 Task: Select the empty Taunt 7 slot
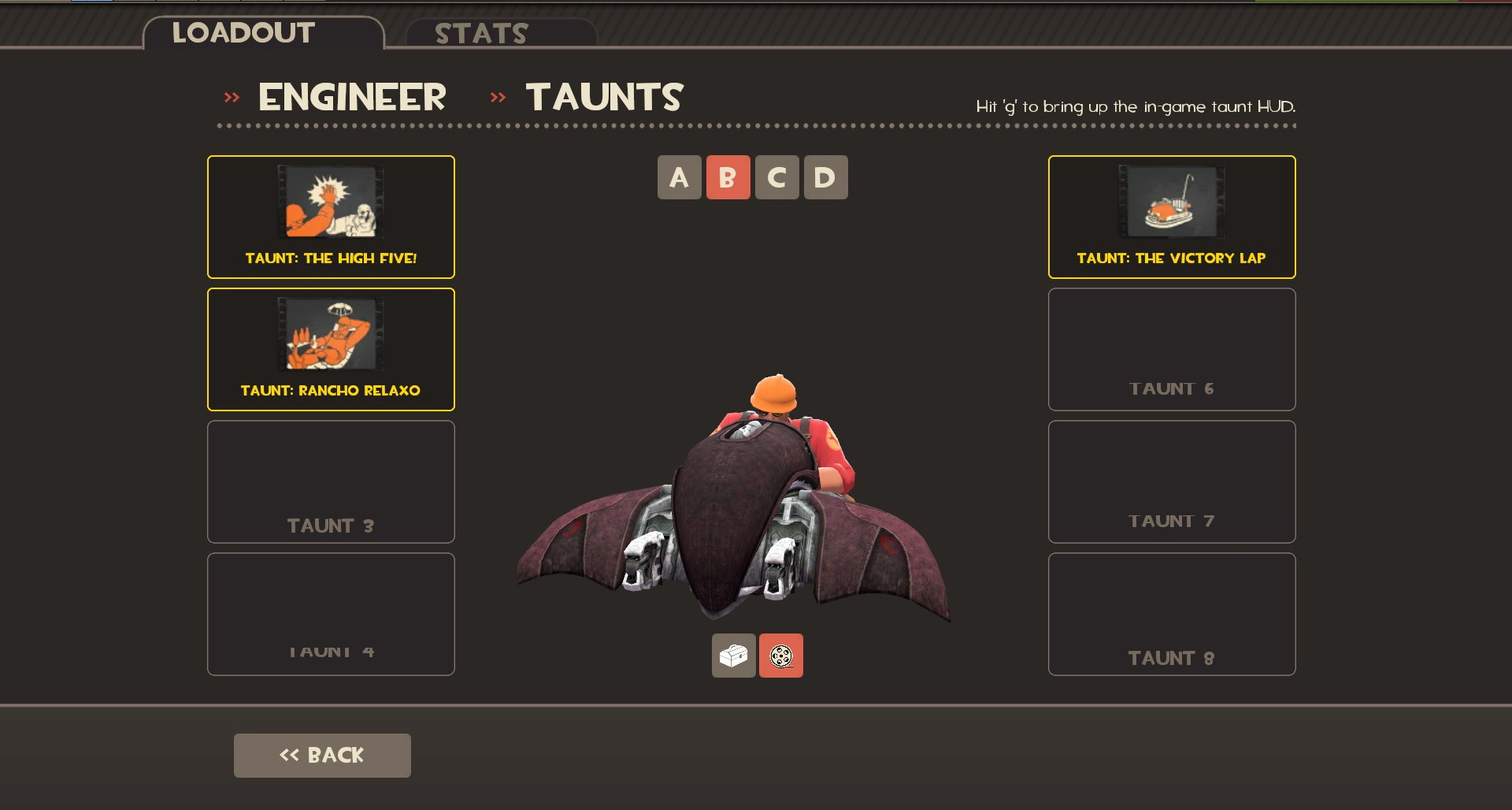click(1171, 481)
